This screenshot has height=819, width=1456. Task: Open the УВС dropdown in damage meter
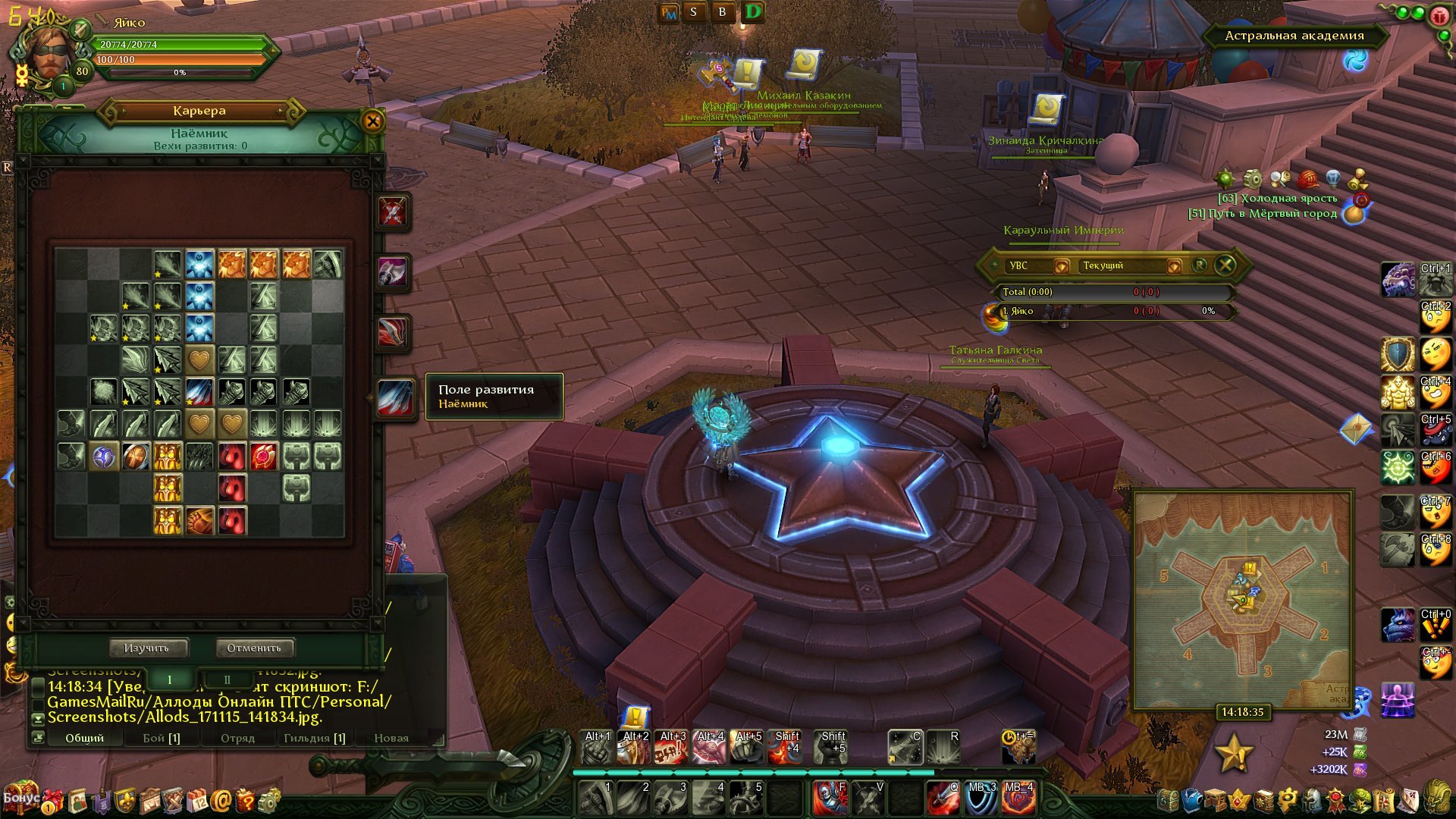tap(1062, 265)
